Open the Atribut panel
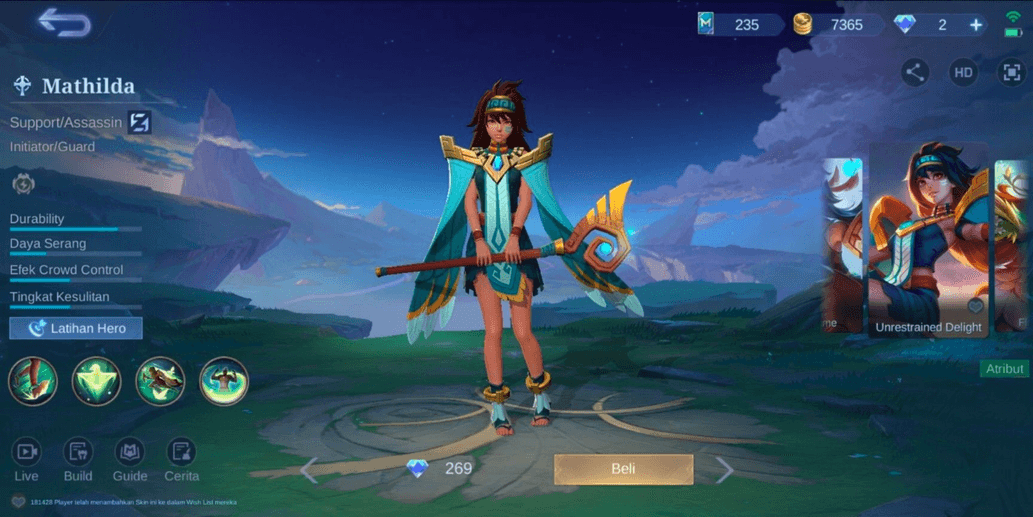Viewport: 1033px width, 517px height. (1004, 369)
